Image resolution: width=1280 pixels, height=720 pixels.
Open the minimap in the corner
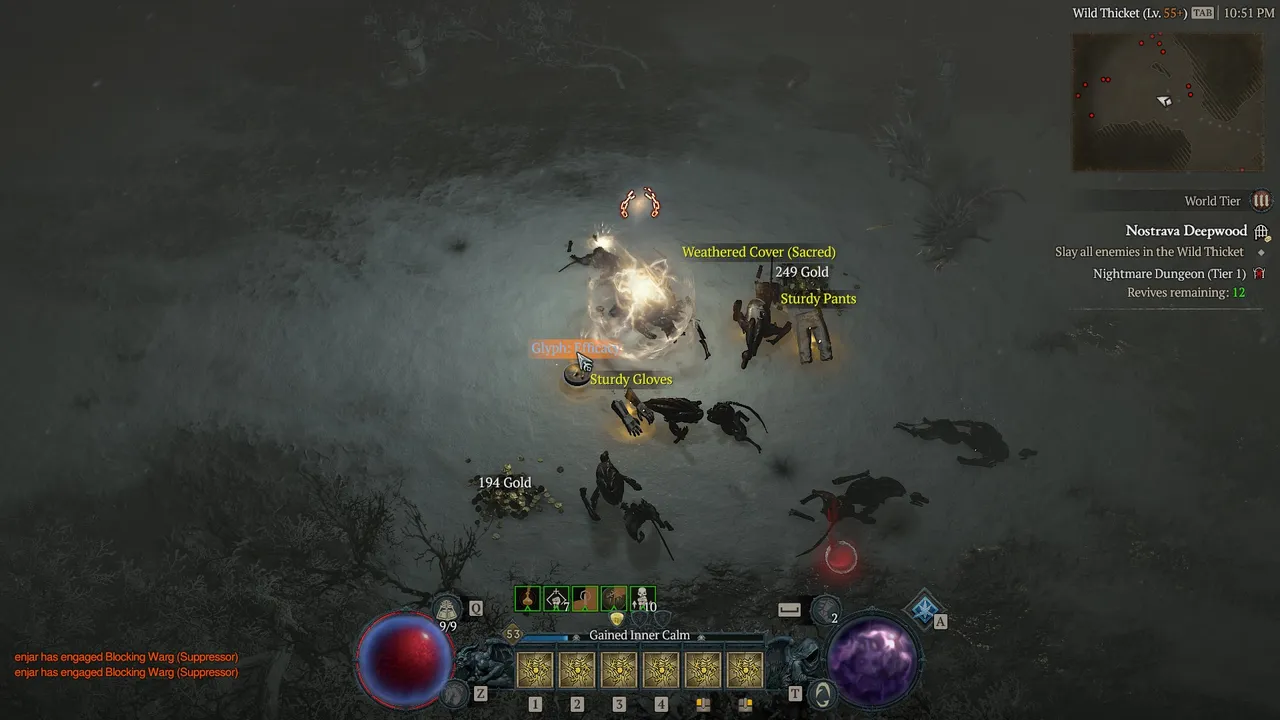coord(1167,101)
